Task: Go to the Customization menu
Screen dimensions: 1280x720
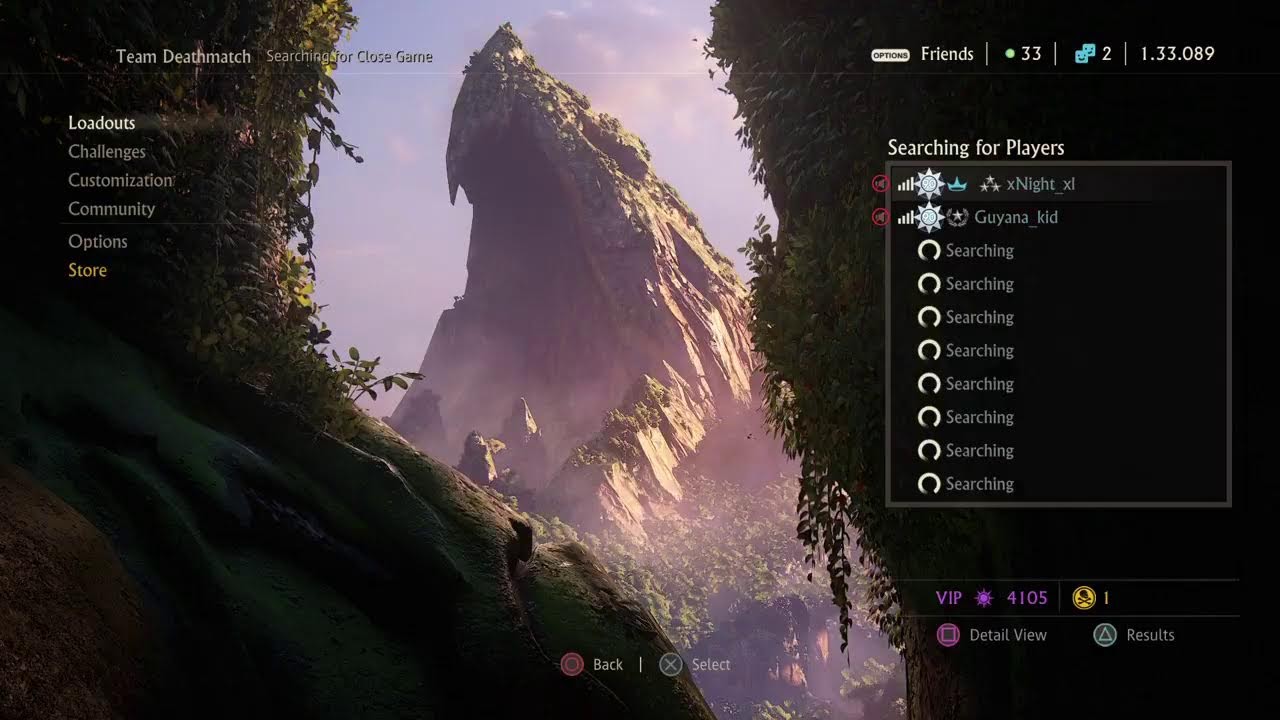Action: click(x=120, y=181)
